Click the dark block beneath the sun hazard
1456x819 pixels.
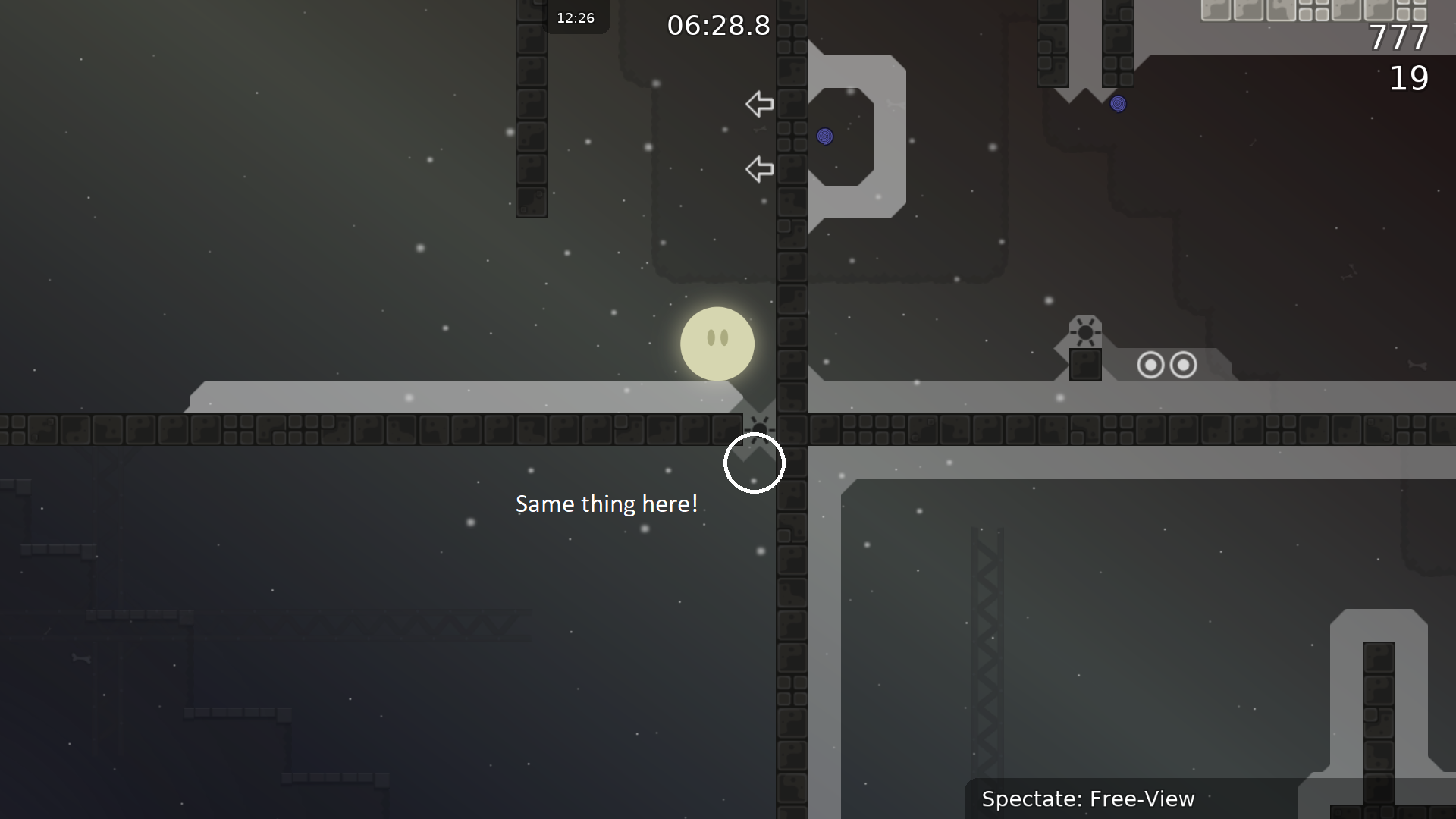(x=1086, y=366)
